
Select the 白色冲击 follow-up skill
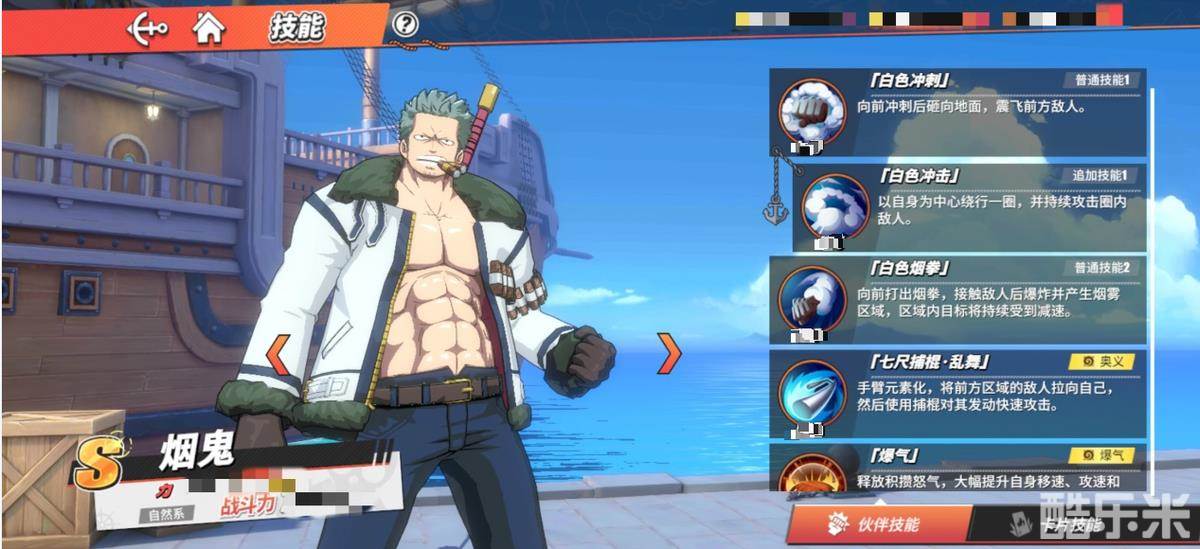[968, 206]
